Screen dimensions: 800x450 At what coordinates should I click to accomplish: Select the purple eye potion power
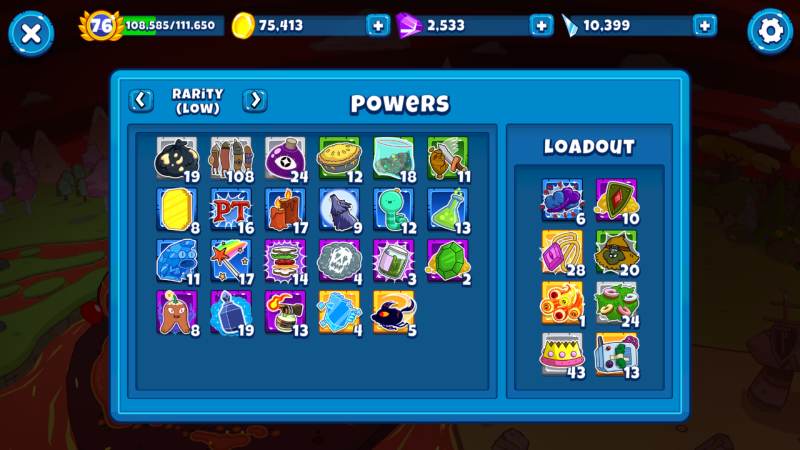285,159
